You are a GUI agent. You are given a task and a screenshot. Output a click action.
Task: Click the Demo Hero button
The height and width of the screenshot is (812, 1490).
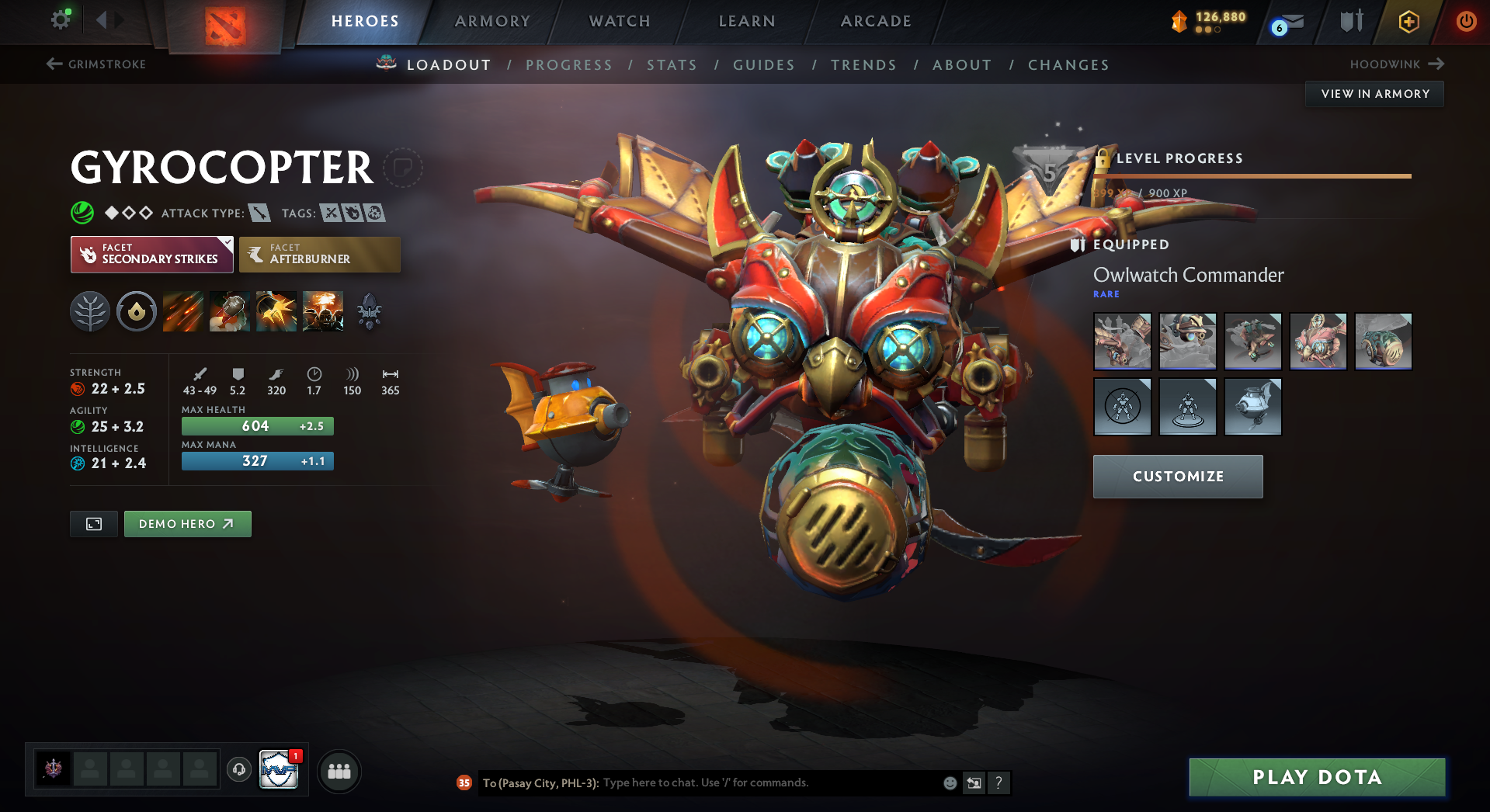(x=187, y=524)
